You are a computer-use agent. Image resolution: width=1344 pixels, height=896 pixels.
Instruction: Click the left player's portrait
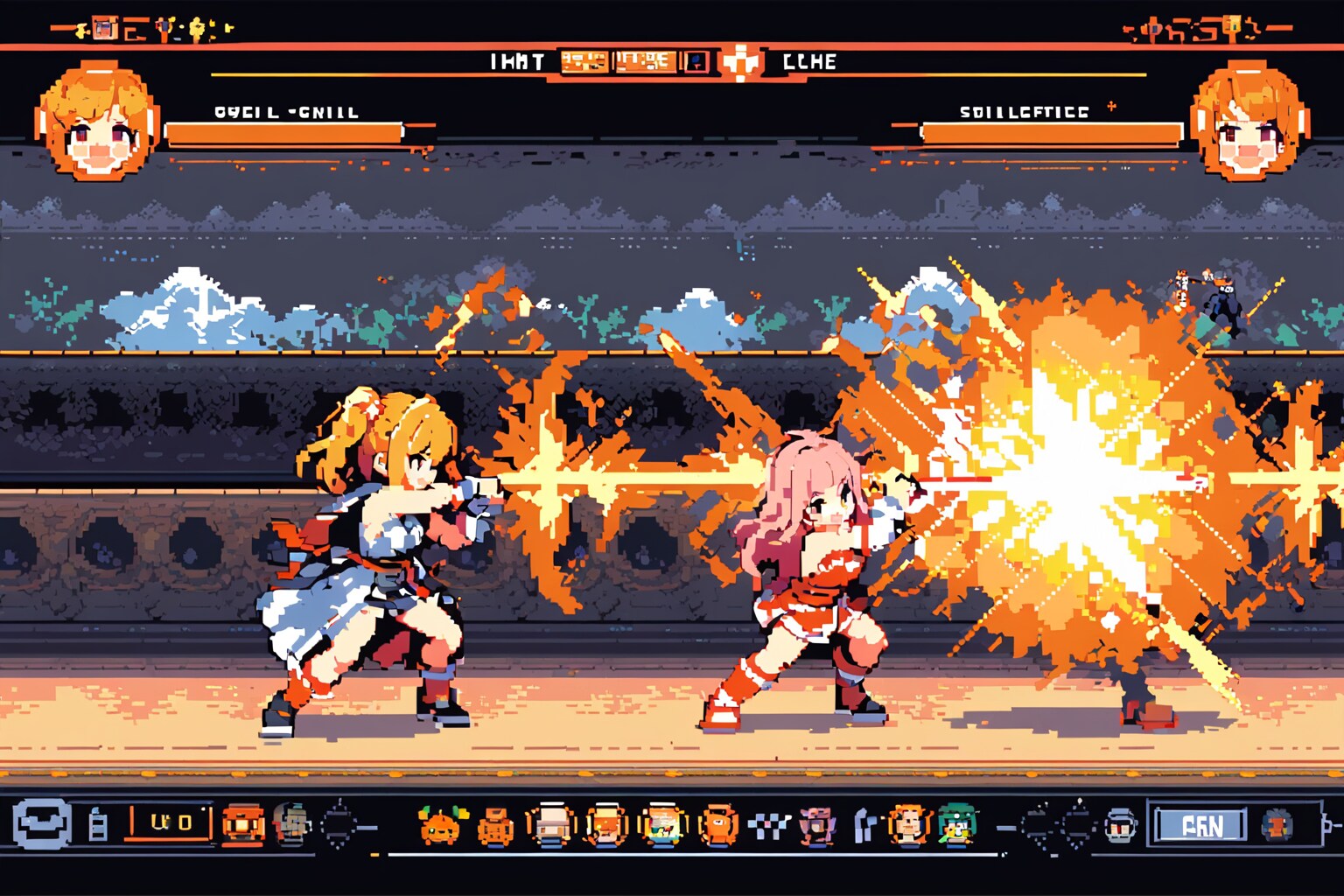pyautogui.click(x=98, y=122)
